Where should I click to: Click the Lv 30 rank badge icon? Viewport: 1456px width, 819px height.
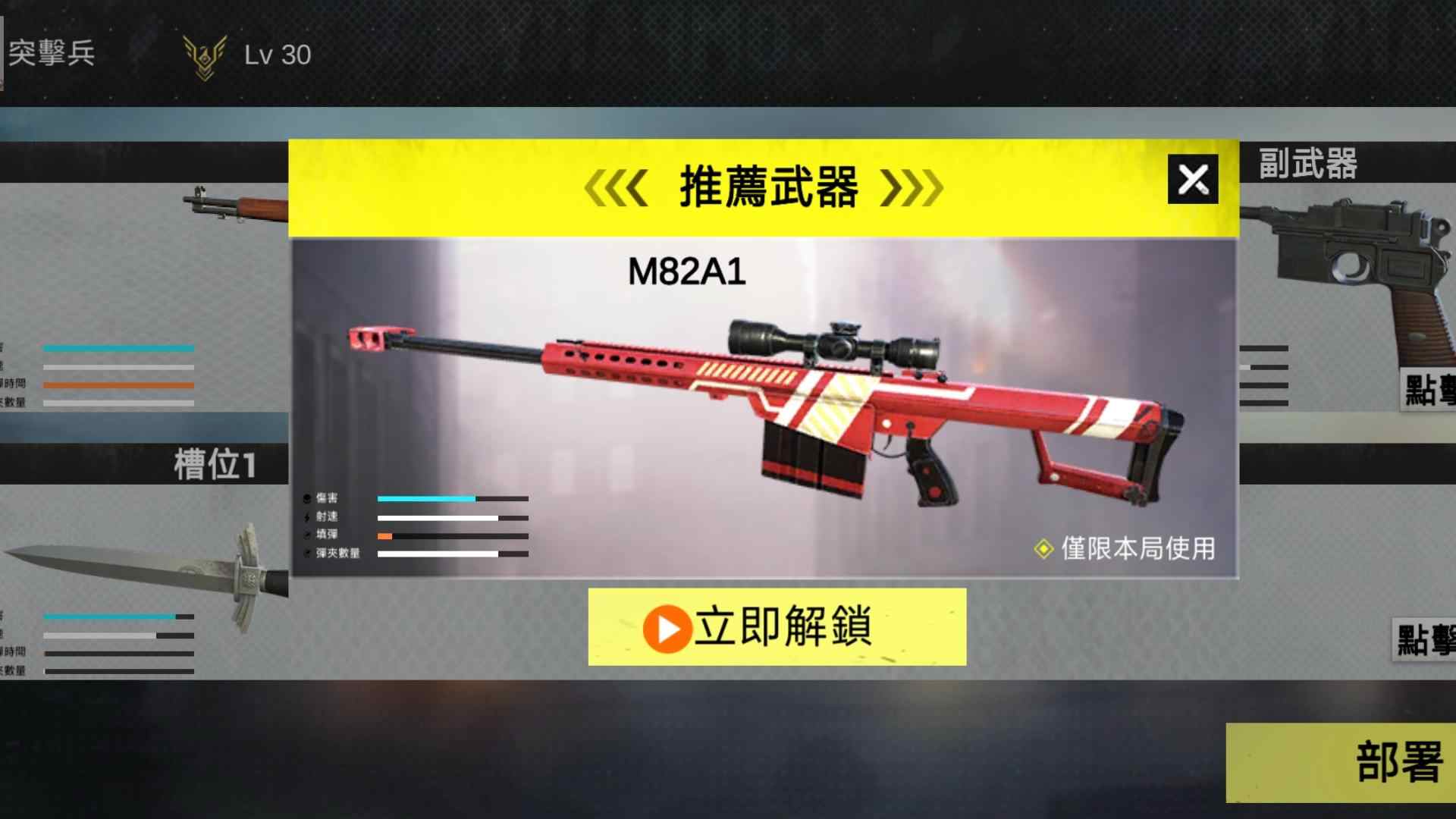pyautogui.click(x=203, y=55)
